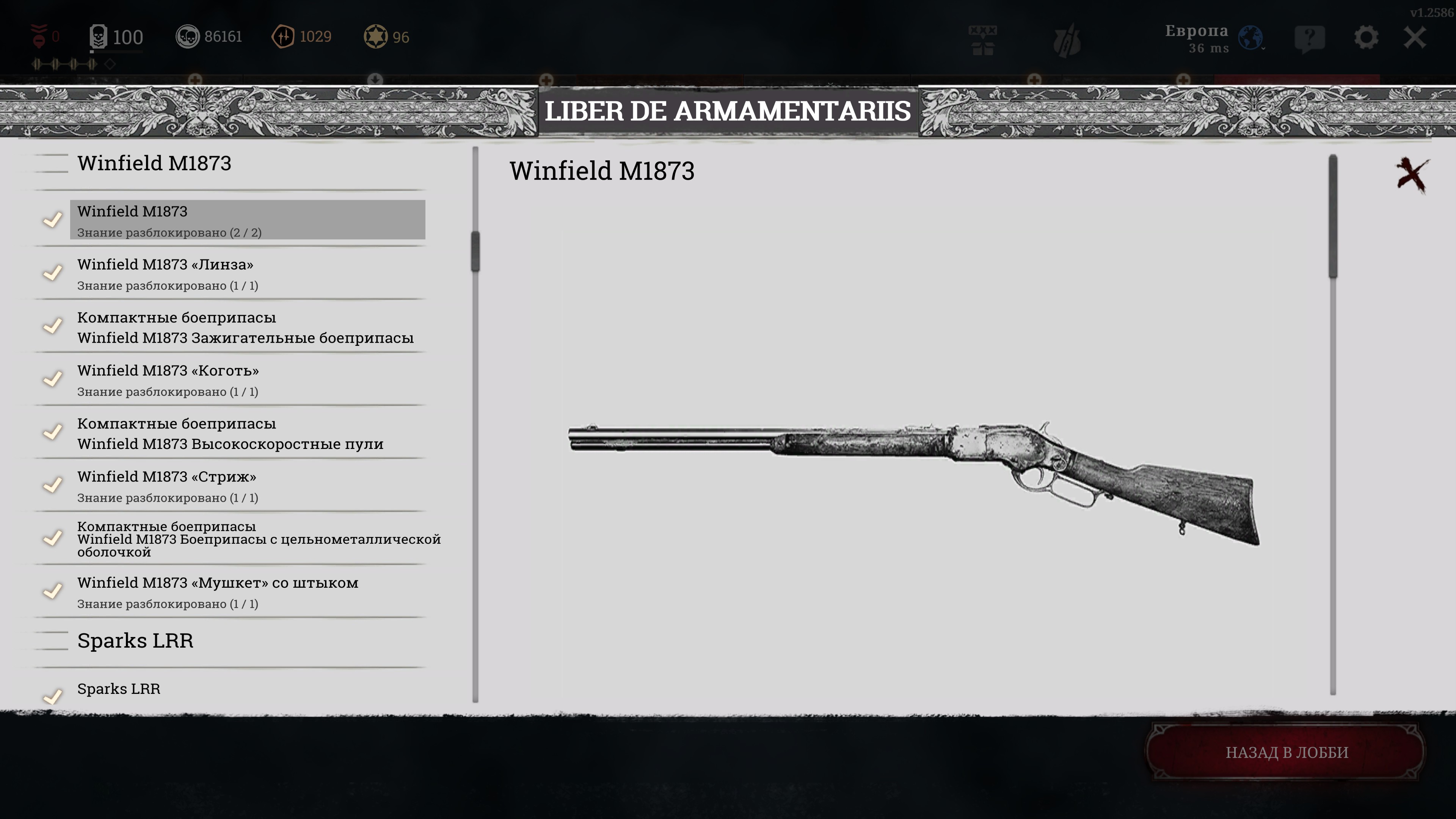Image resolution: width=1456 pixels, height=819 pixels.
Task: Close the weapon book with red X
Action: click(1411, 175)
